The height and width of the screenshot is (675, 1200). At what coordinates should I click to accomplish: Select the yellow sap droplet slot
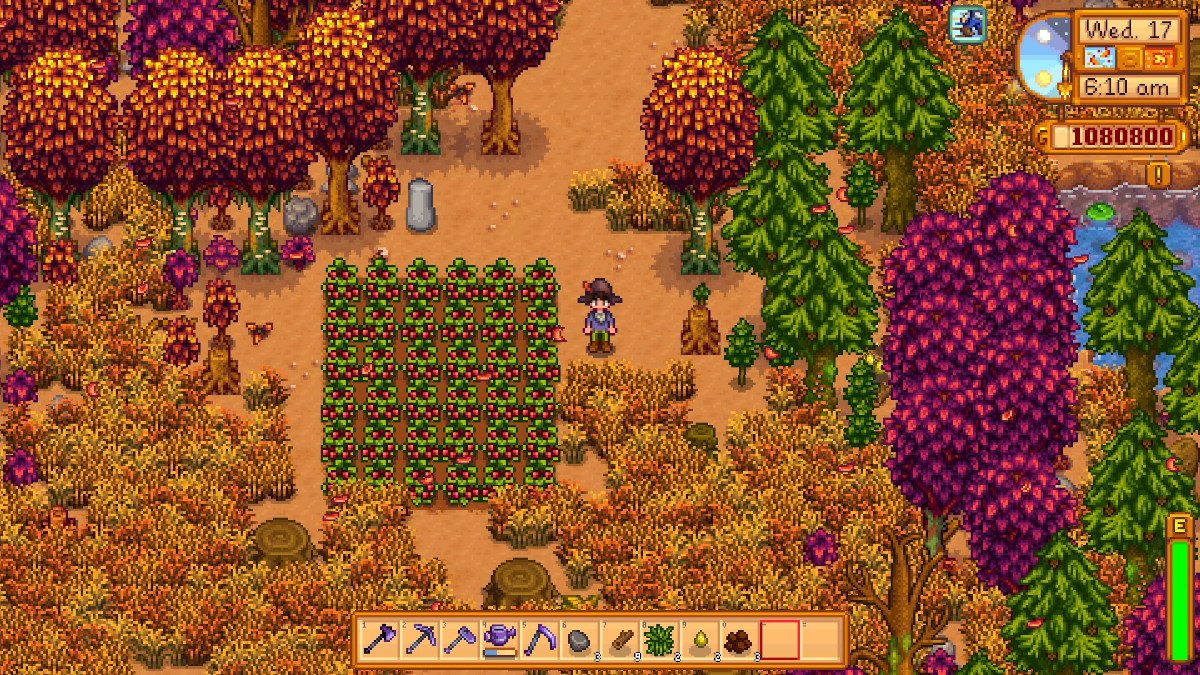(700, 639)
